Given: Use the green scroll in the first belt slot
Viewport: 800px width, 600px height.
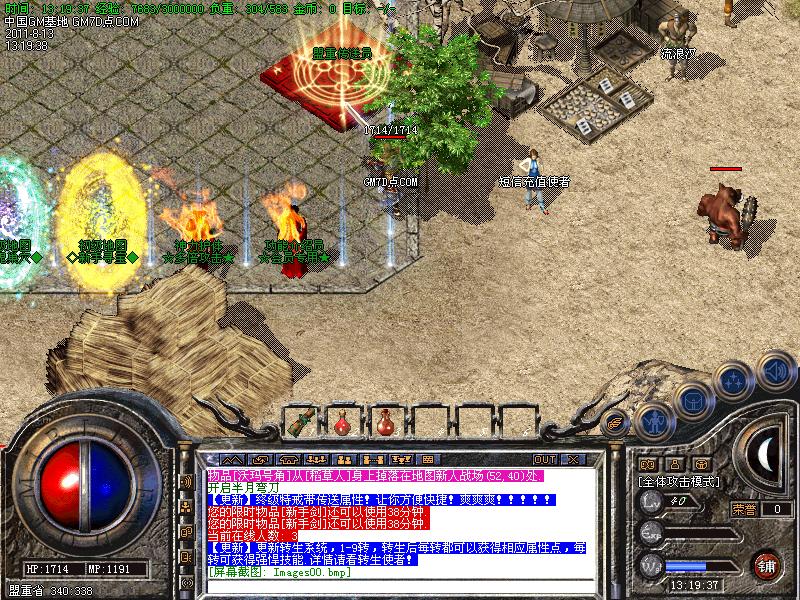Looking at the screenshot, I should 301,423.
